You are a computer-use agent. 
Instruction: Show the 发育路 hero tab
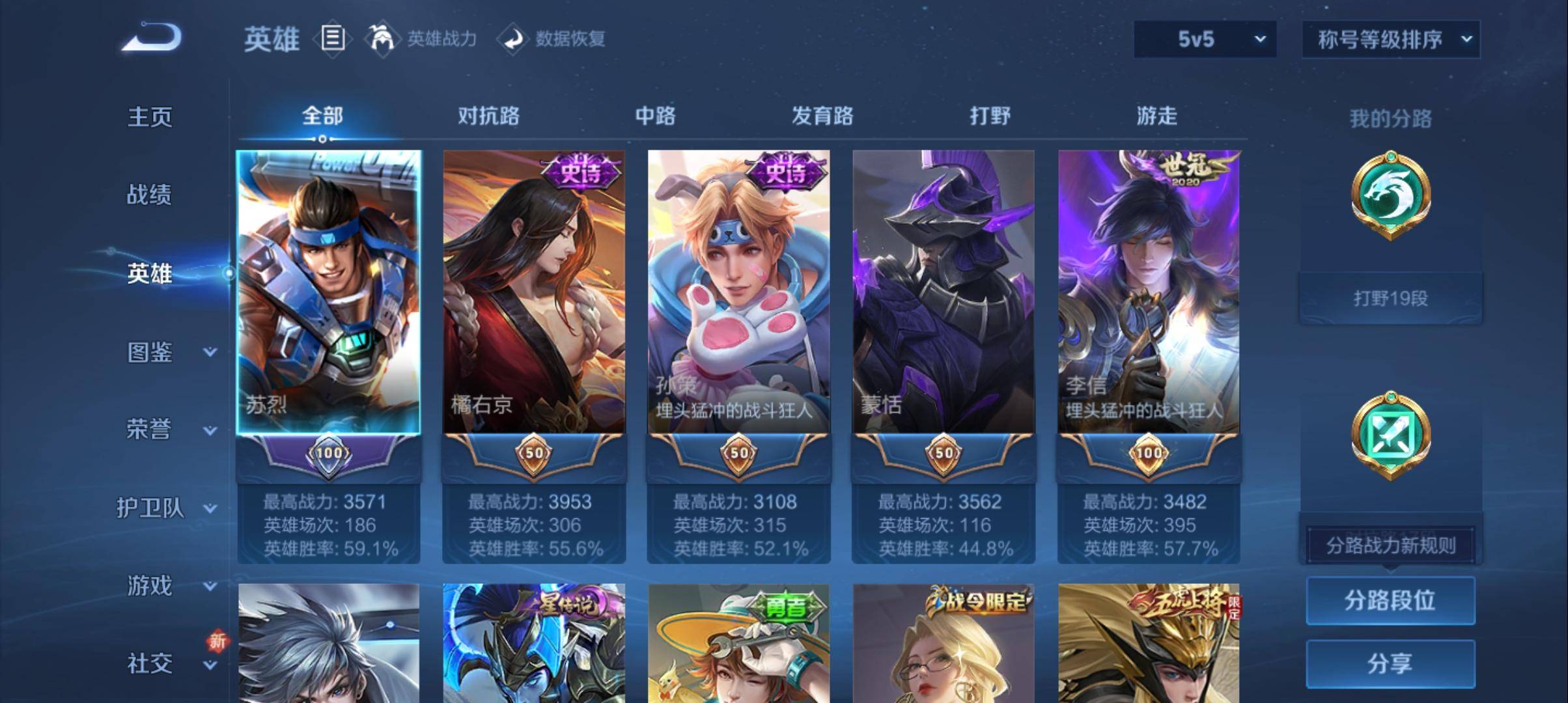coord(822,116)
